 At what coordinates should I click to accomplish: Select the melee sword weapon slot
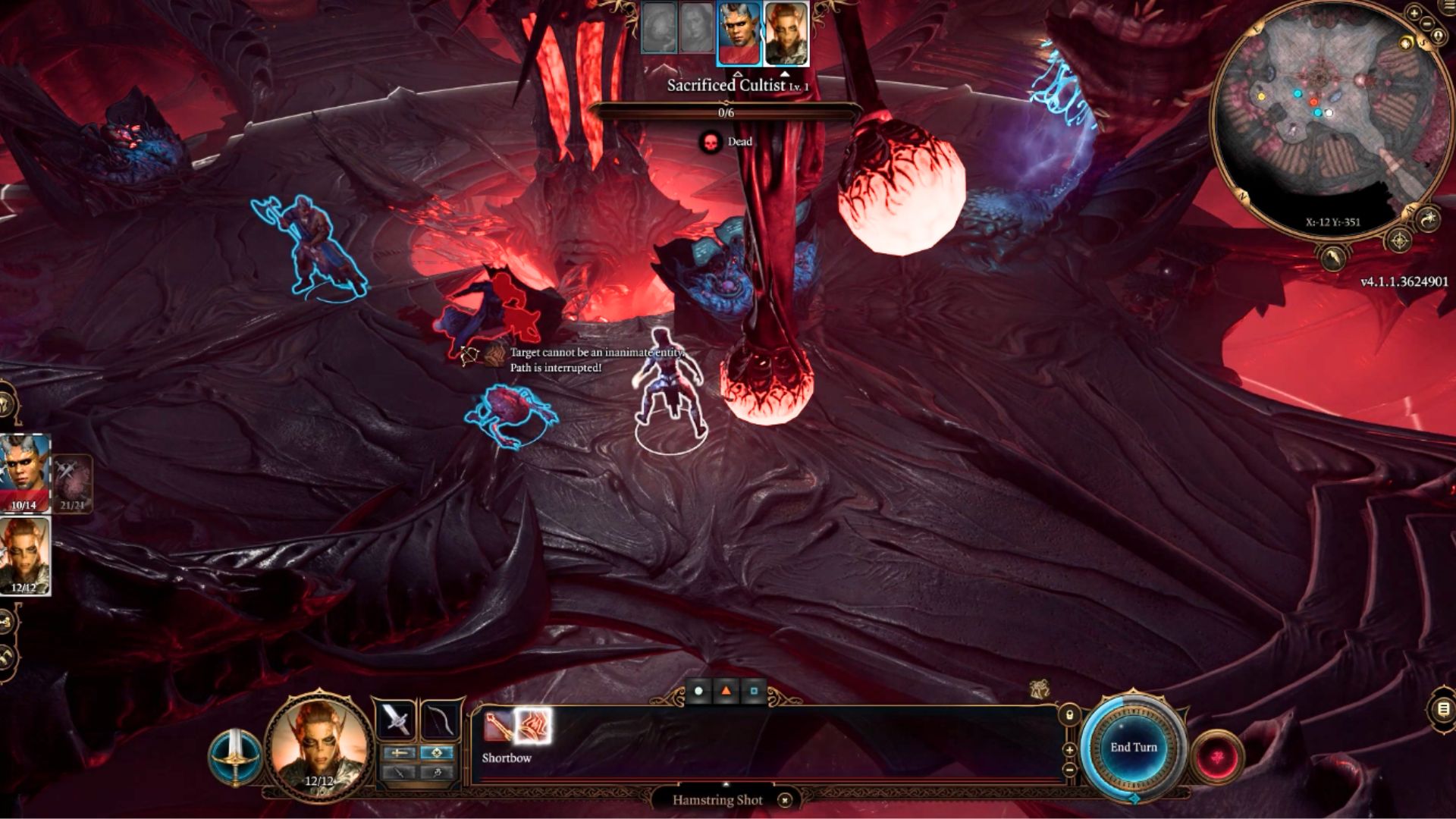395,719
